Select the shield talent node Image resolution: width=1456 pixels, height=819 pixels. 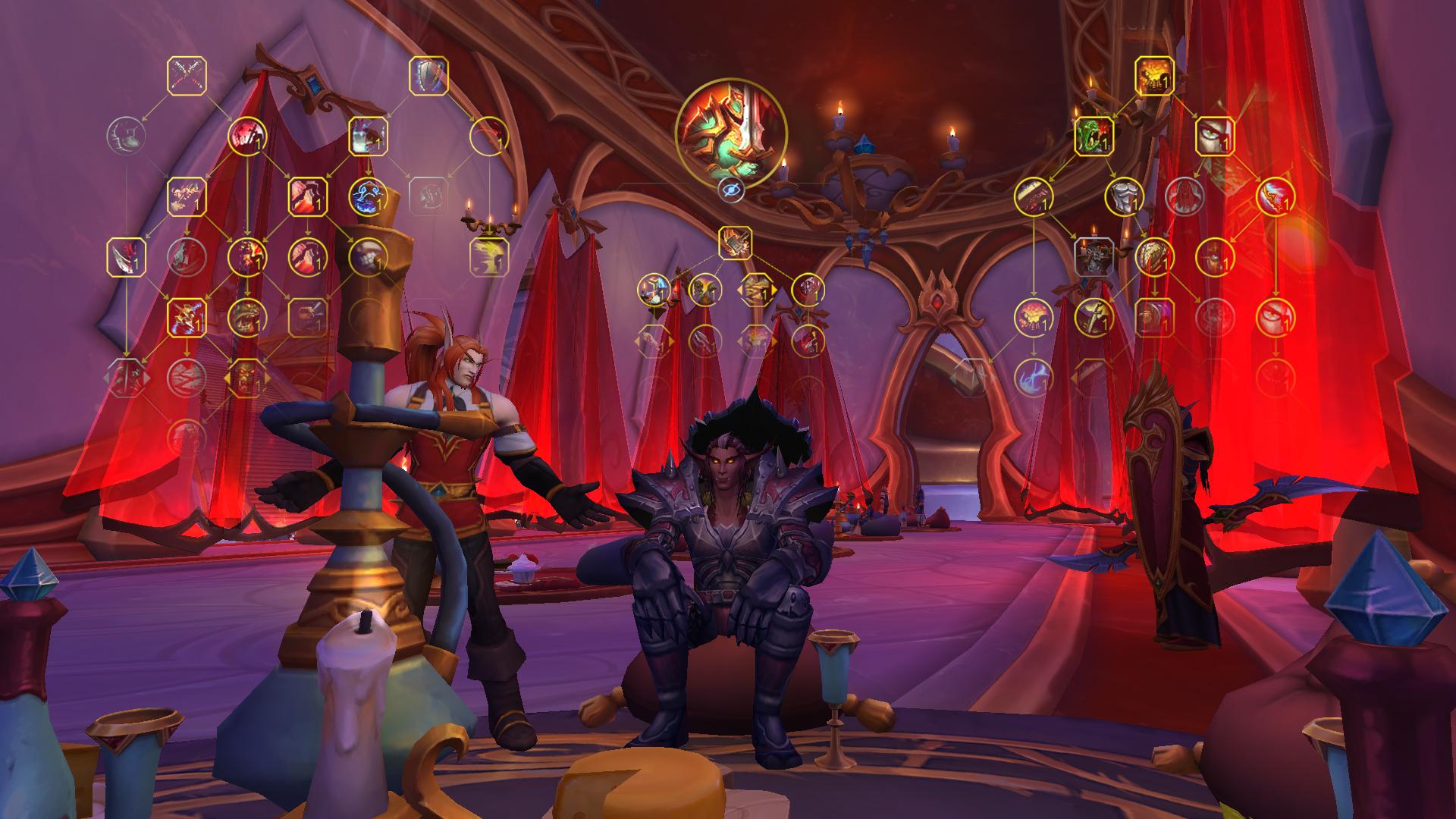click(x=428, y=76)
